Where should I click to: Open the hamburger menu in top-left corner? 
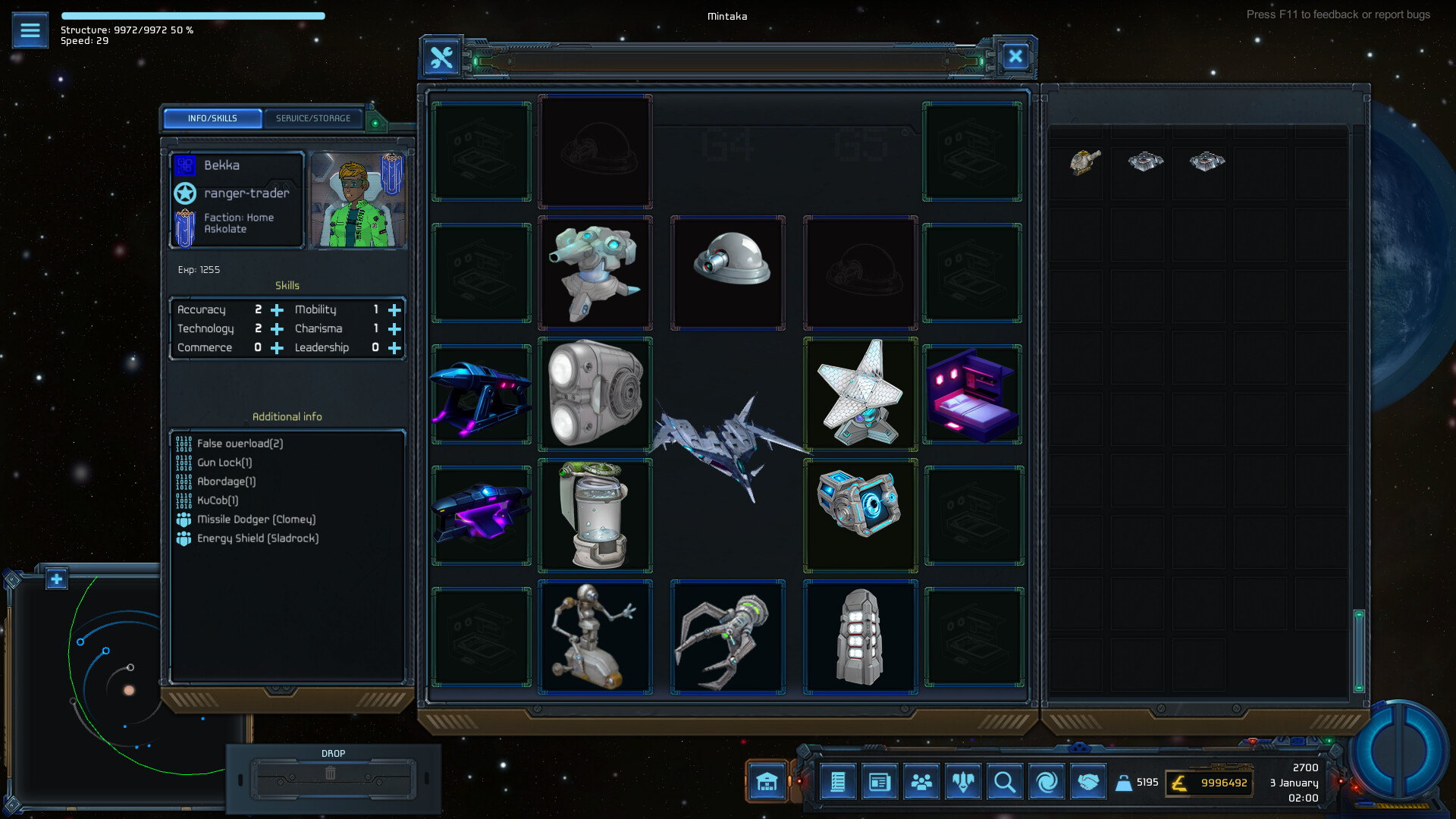[x=30, y=30]
